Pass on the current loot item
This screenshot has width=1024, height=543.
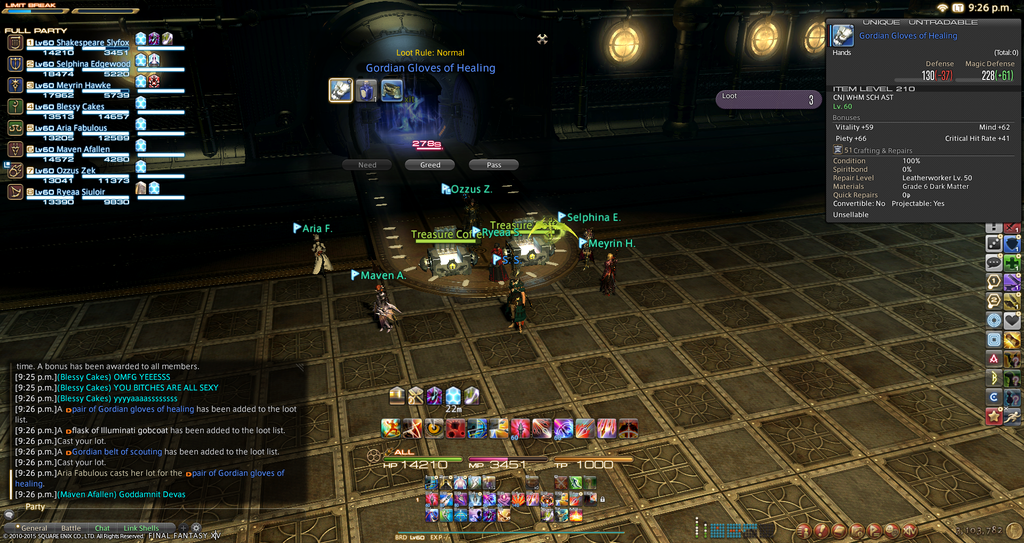pyautogui.click(x=493, y=165)
